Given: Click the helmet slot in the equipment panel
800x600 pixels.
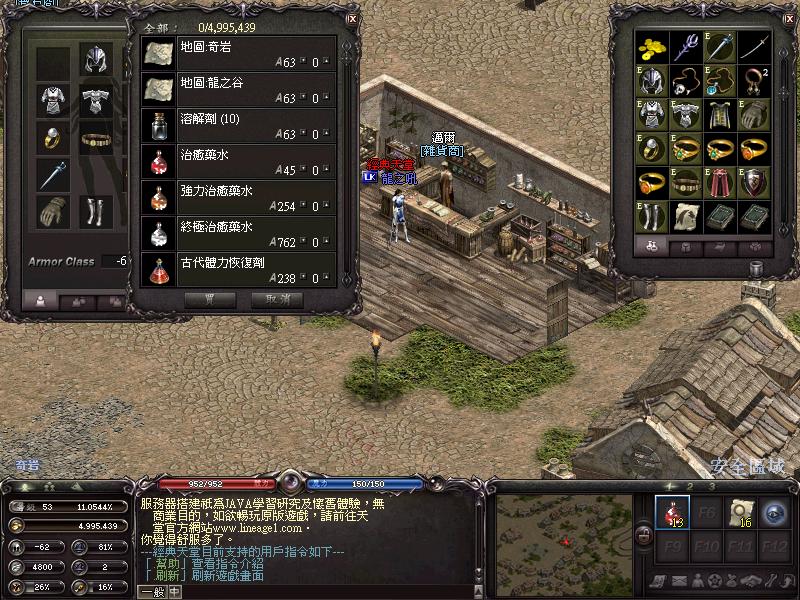Looking at the screenshot, I should [97, 59].
